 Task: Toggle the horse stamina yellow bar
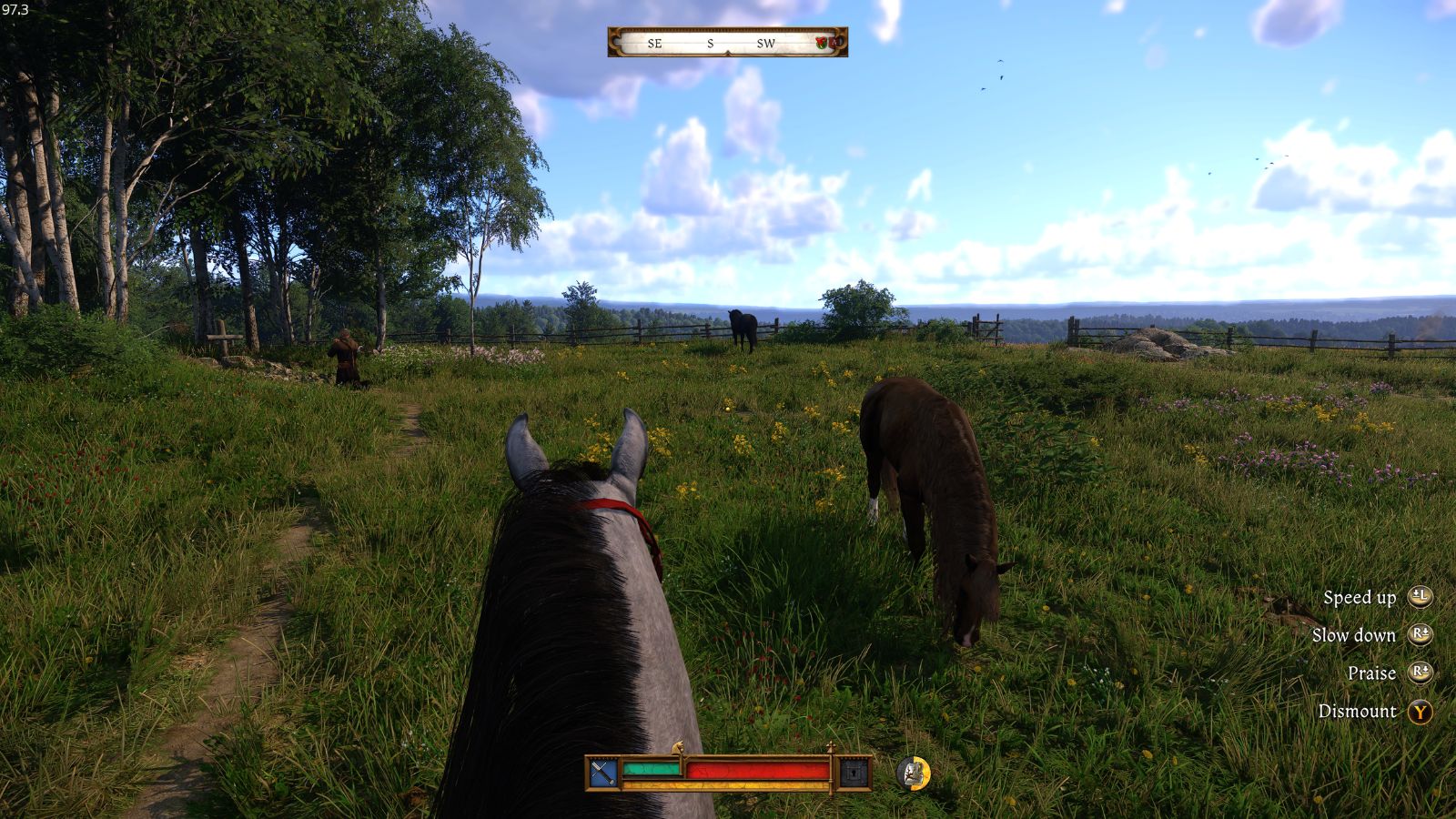tap(726, 786)
